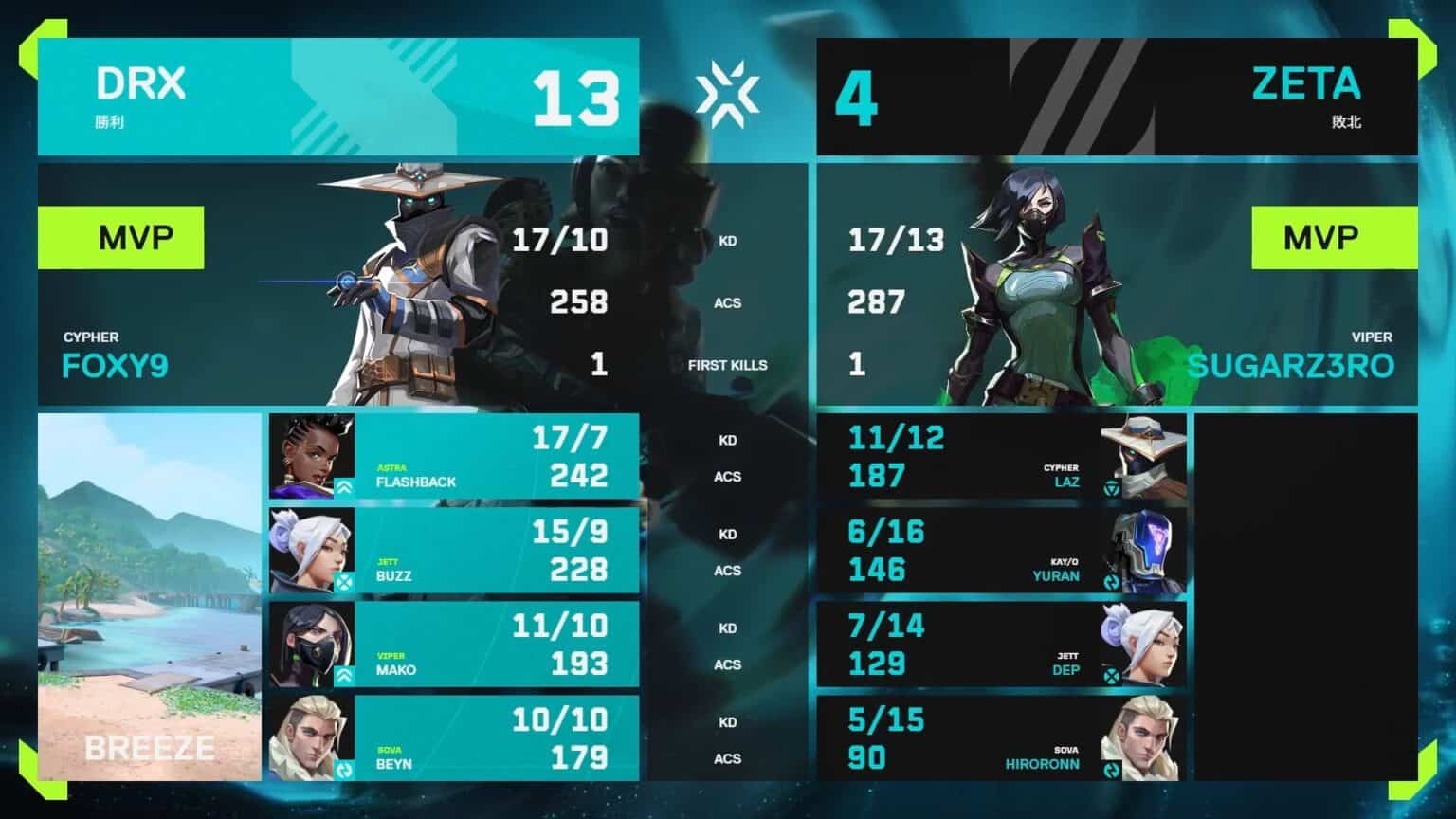The image size is (1456, 819).
Task: Select Hiroronn's Sova player row
Action: (x=1001, y=737)
